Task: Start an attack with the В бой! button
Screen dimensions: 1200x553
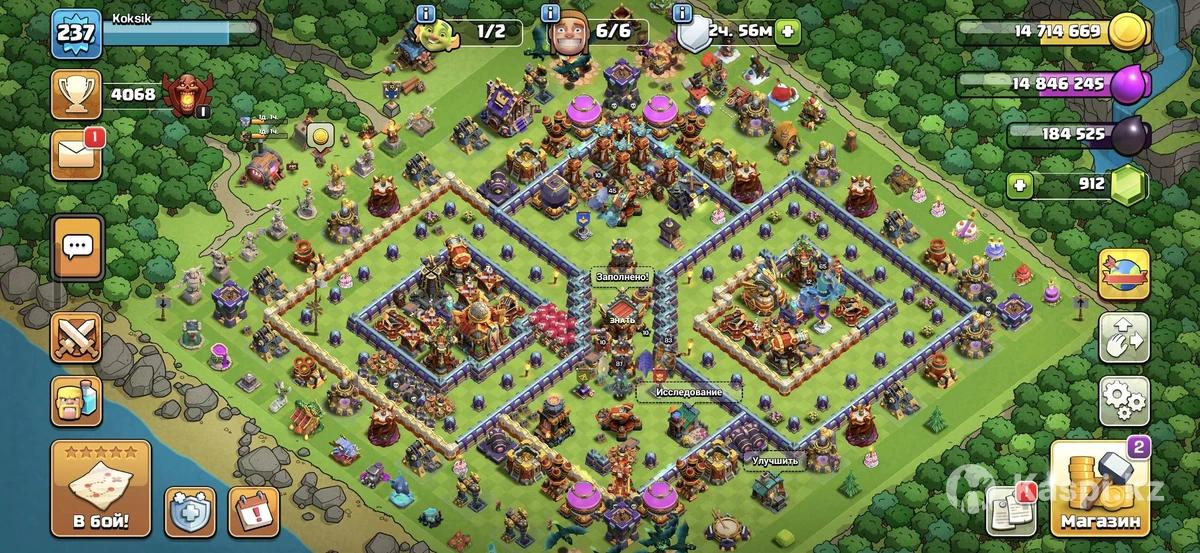Action: [100, 489]
